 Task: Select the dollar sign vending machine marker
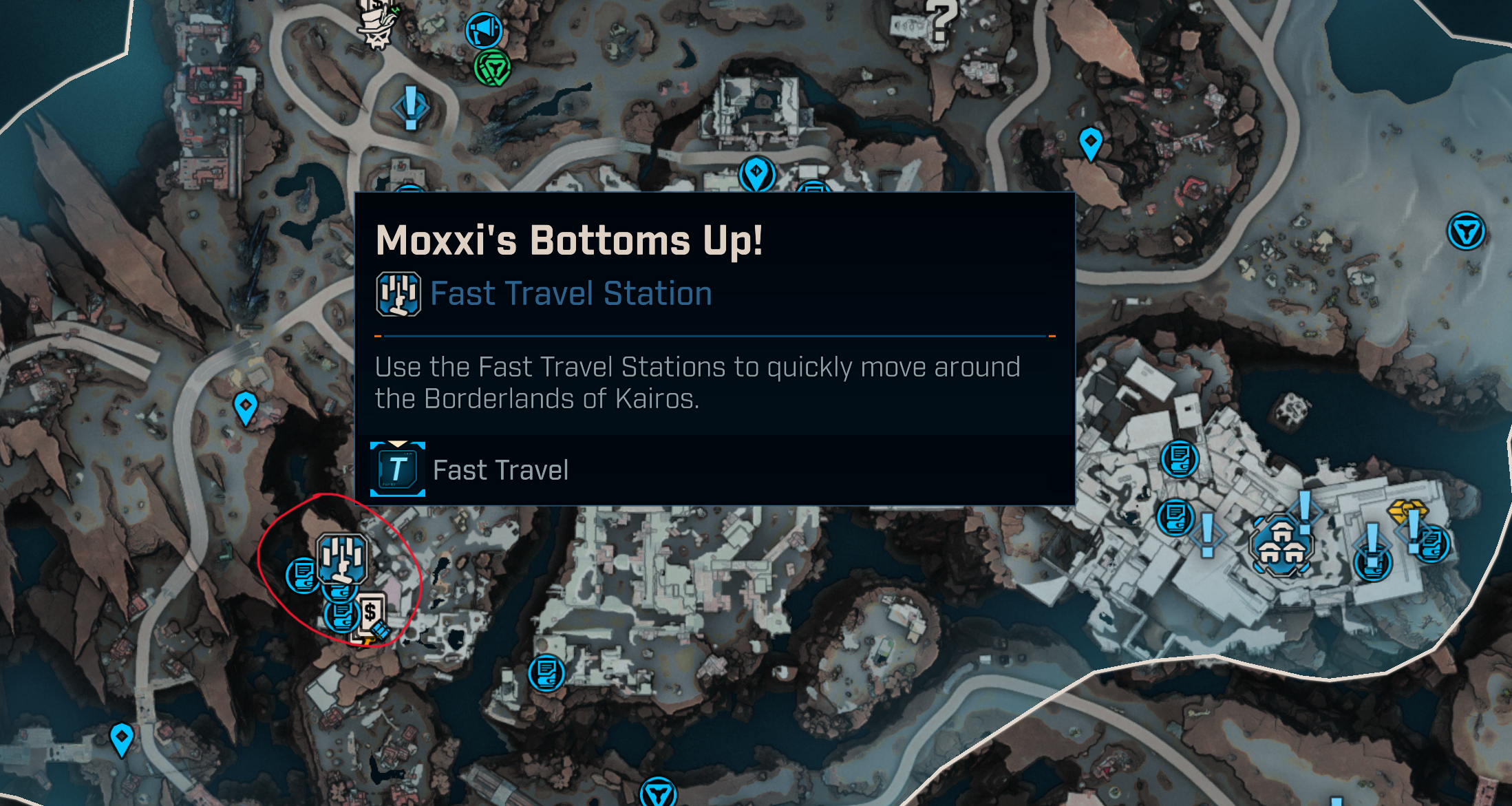(x=372, y=612)
